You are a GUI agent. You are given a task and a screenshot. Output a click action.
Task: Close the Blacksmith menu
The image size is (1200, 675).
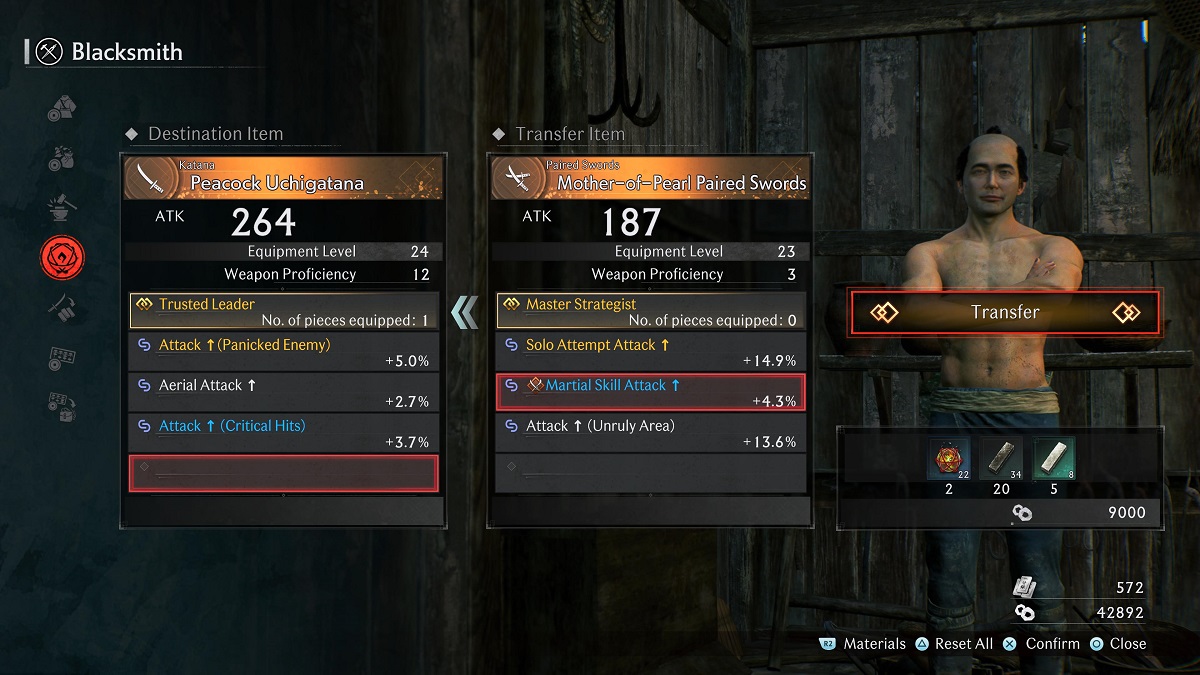pyautogui.click(x=1118, y=644)
